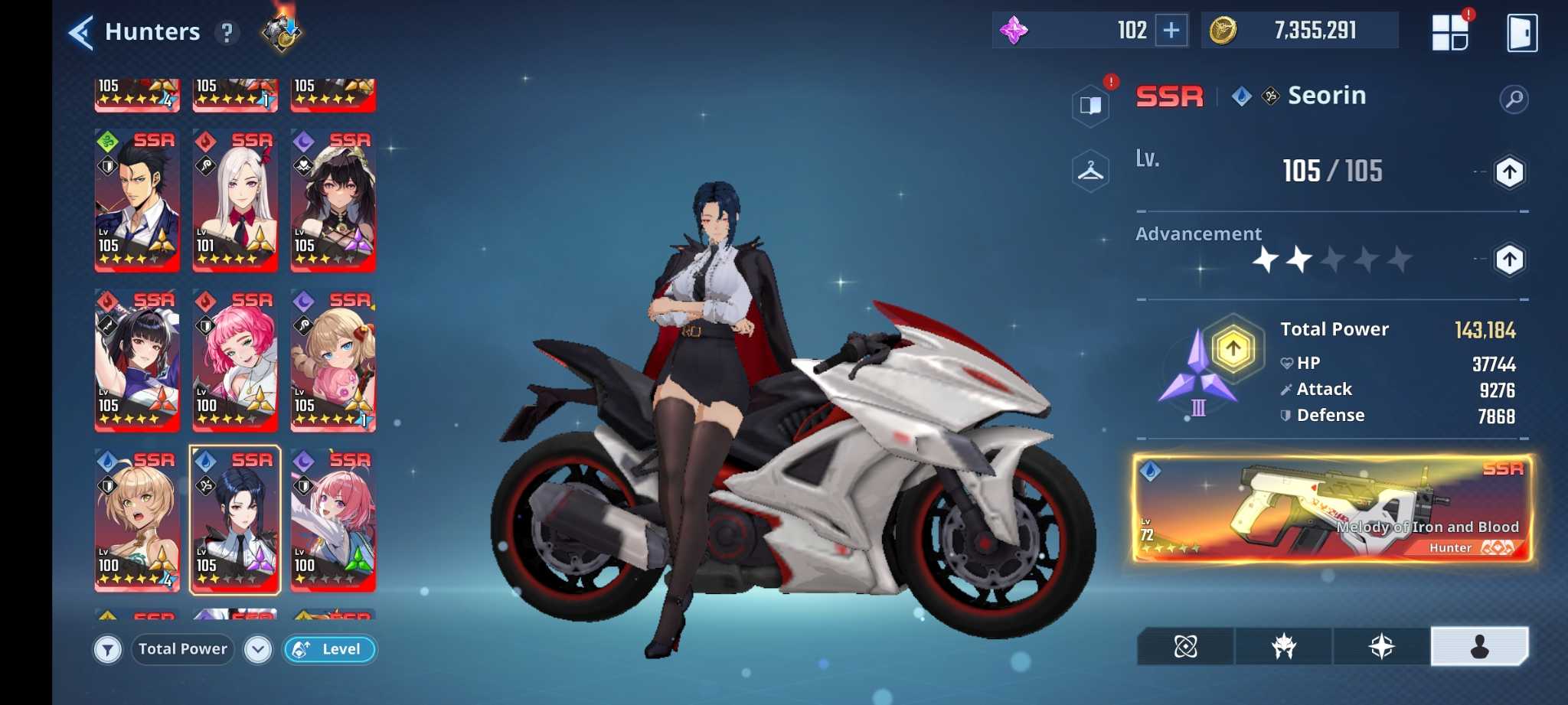Activate the Level button
Image resolution: width=1568 pixels, height=705 pixels.
(330, 649)
